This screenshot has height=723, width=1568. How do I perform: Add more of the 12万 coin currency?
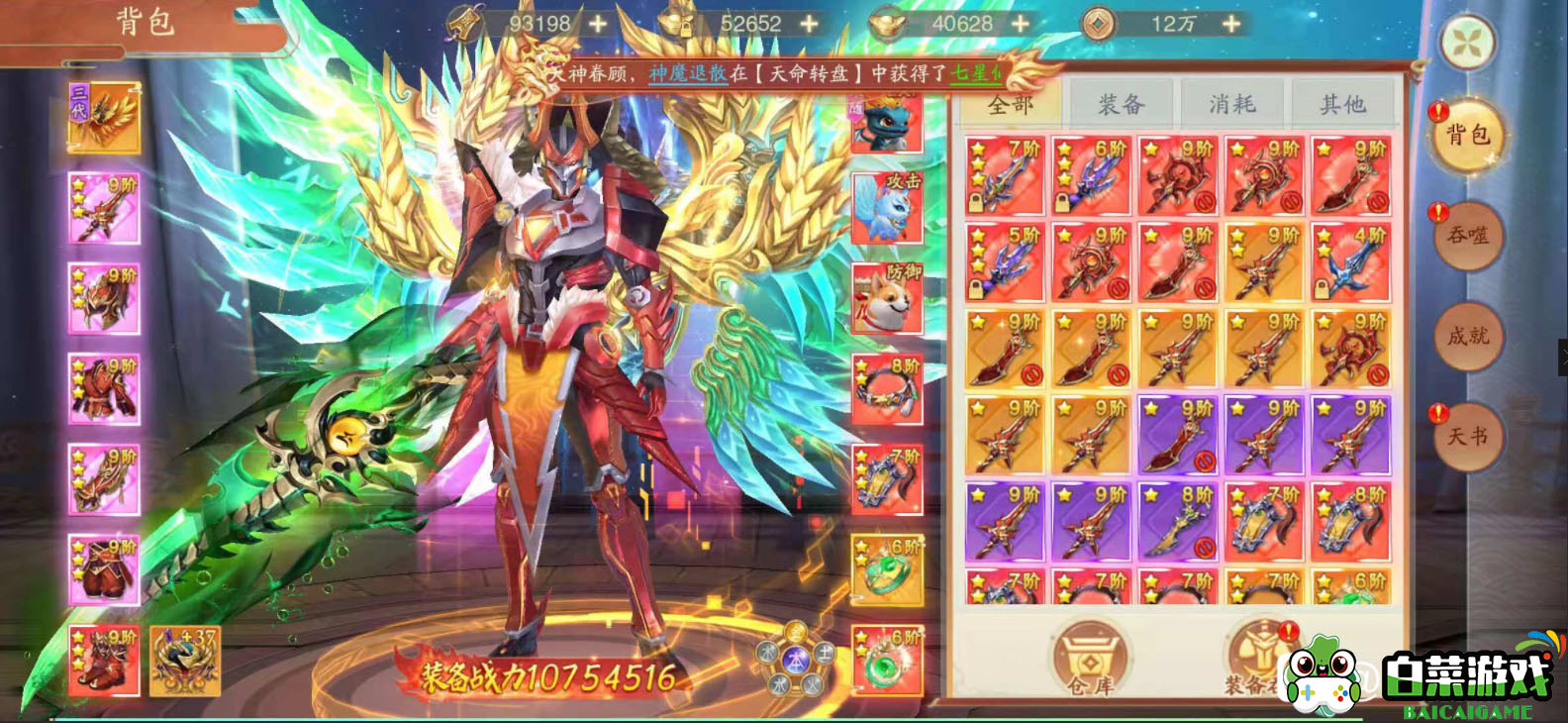(1230, 23)
